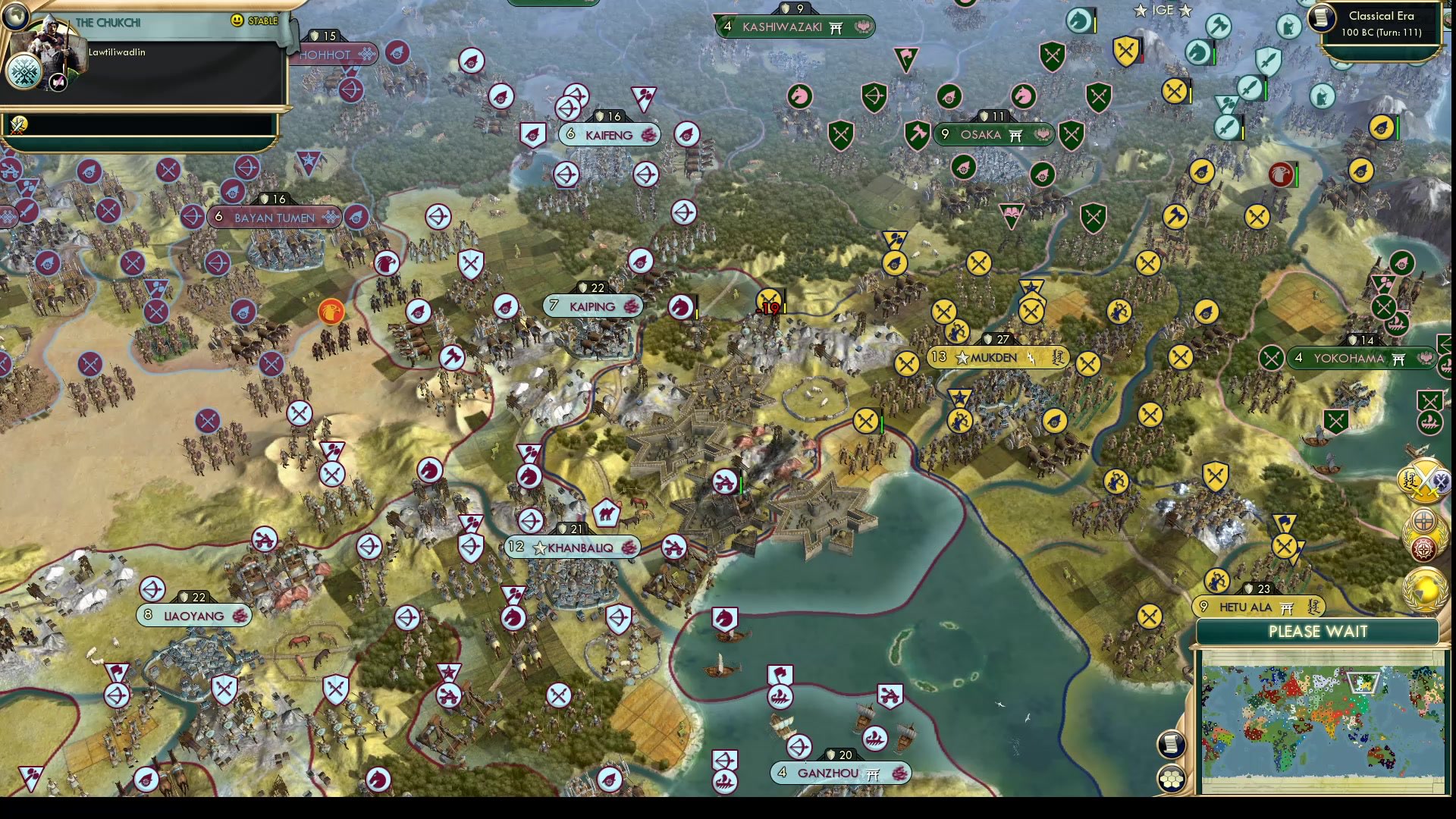Viewport: 1456px width, 819px height.
Task: Expand the Khanbaliq city banner
Action: click(x=573, y=547)
